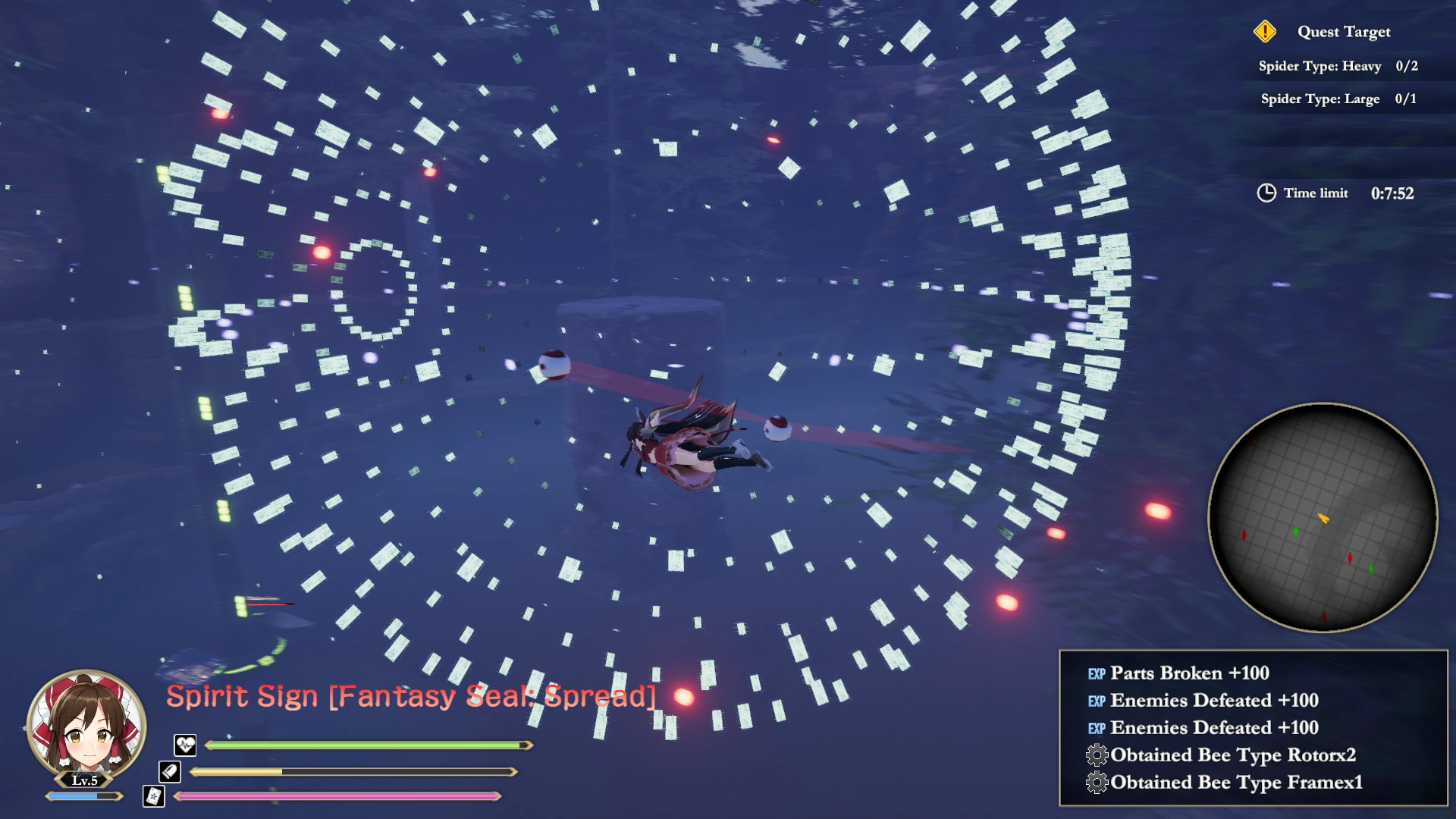This screenshot has height=819, width=1456.
Task: Select the Spider Type: Heavy objective
Action: click(x=1338, y=66)
